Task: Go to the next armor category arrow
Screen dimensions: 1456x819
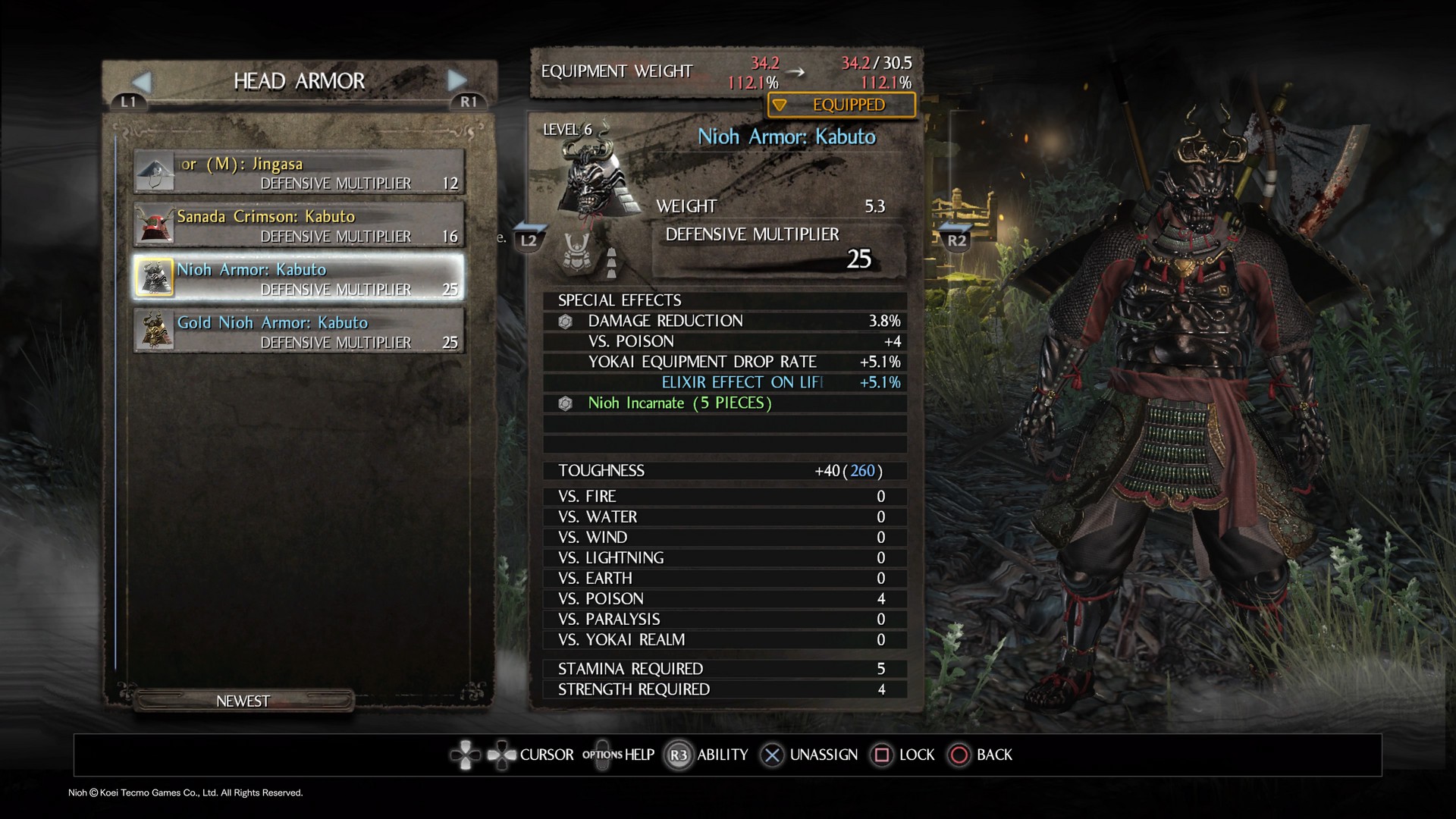Action: [457, 80]
